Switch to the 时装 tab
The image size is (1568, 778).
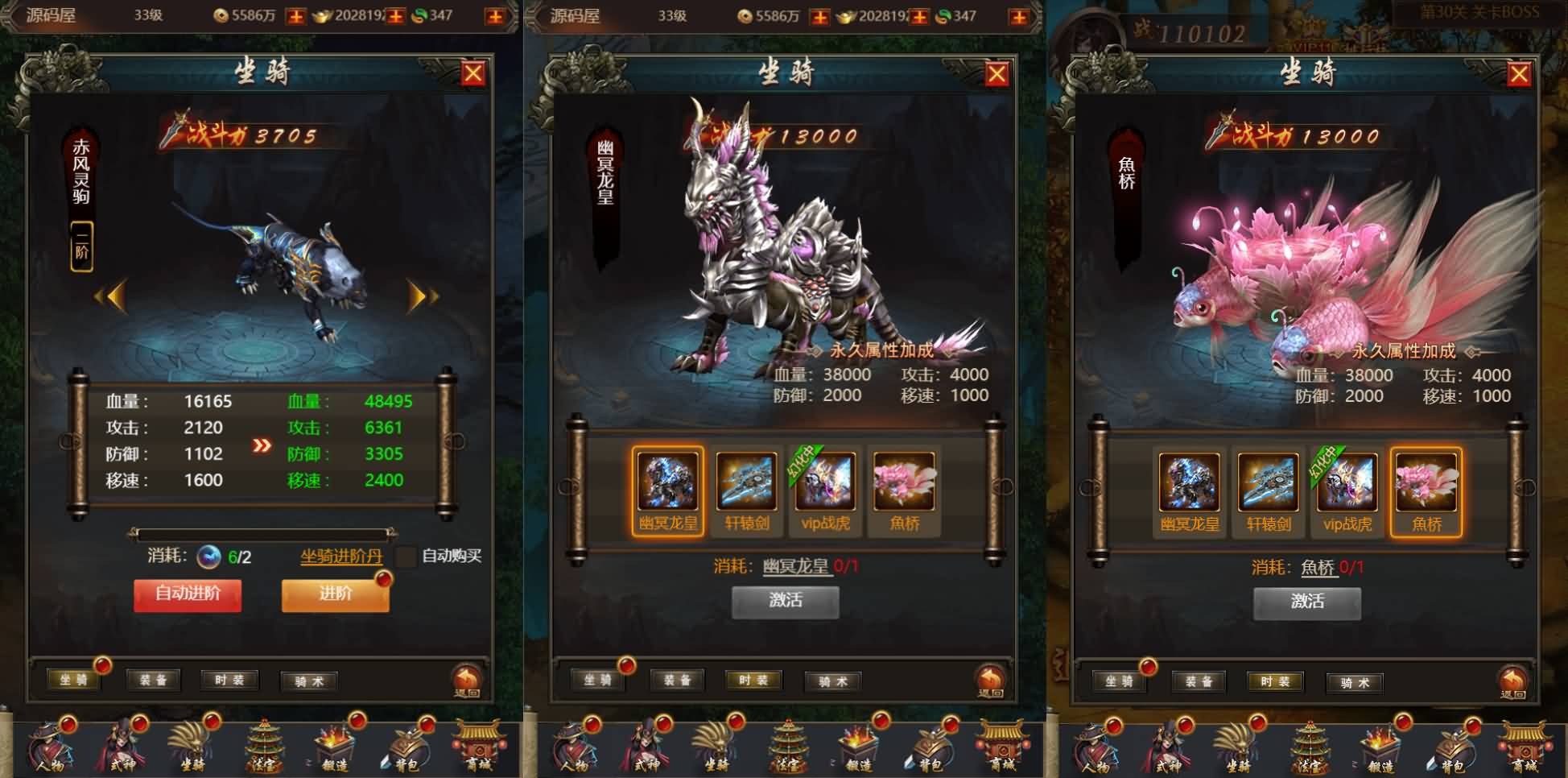pyautogui.click(x=753, y=681)
